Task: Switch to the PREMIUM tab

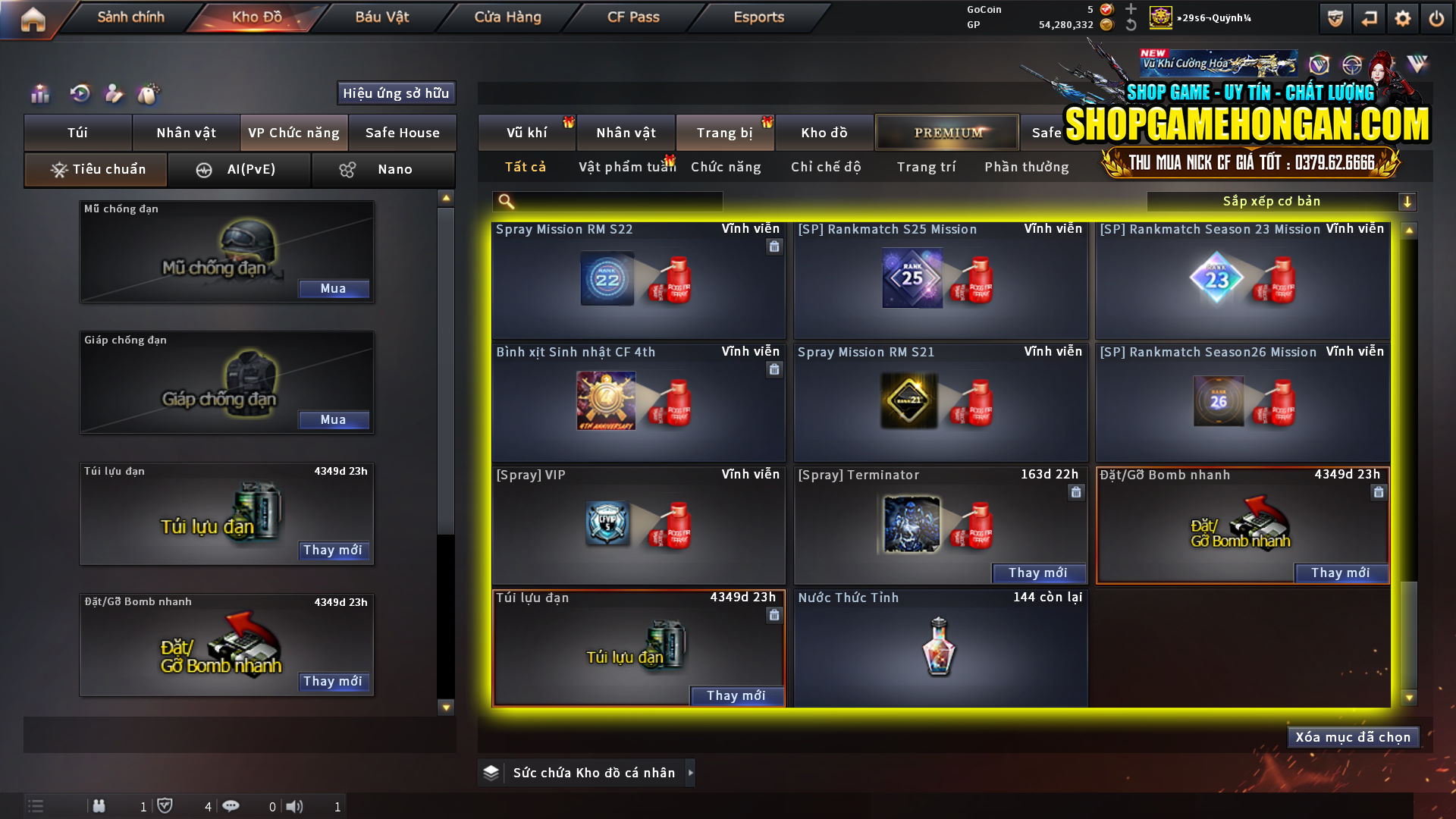Action: pyautogui.click(x=947, y=132)
